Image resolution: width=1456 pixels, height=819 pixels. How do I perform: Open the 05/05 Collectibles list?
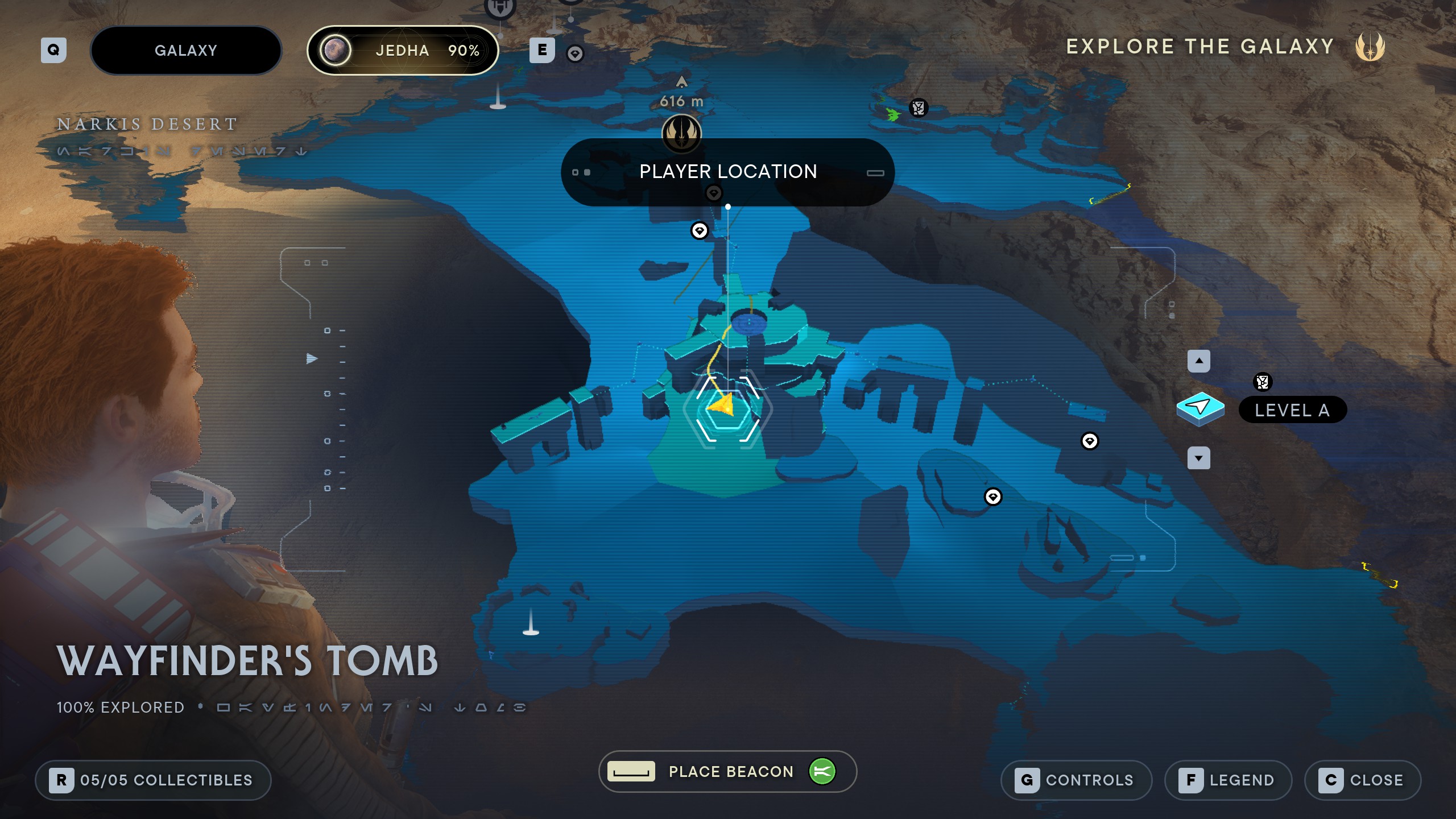pos(153,780)
